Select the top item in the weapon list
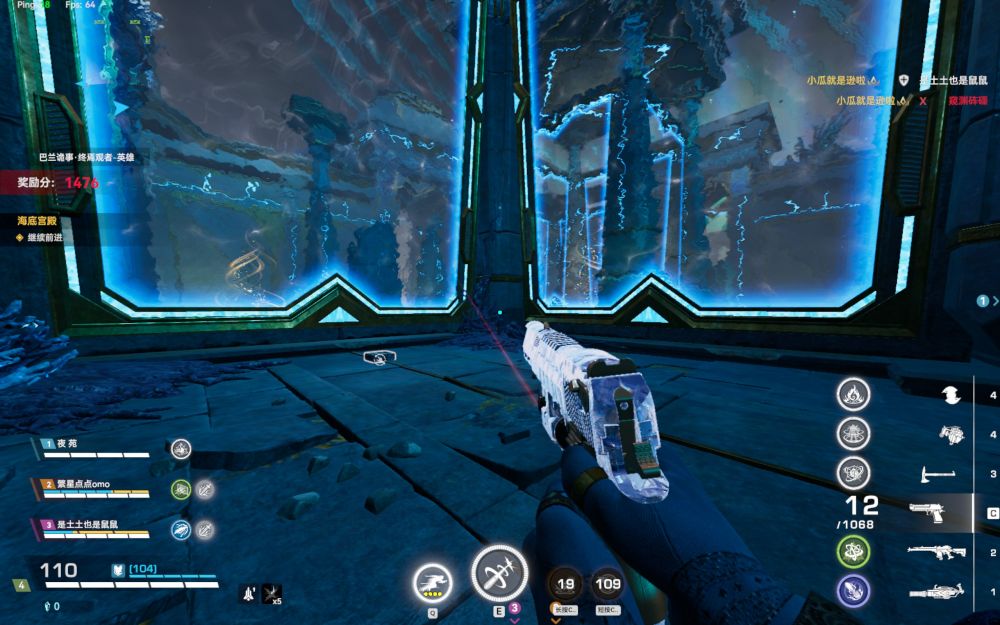Viewport: 1000px width, 625px height. [951, 395]
